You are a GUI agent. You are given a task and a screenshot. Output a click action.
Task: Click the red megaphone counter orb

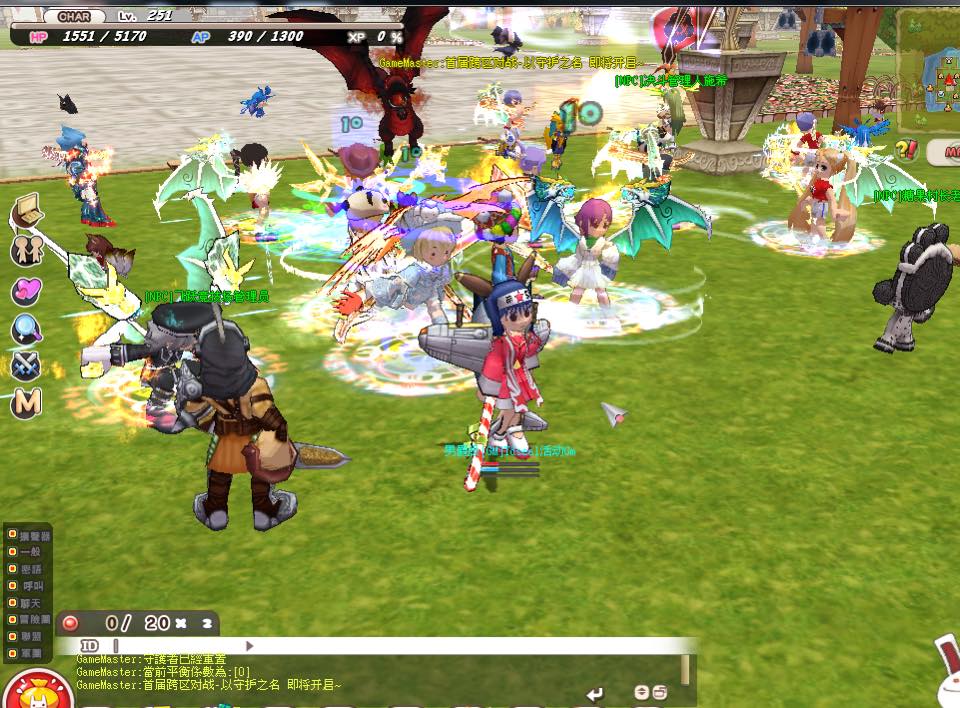tap(70, 623)
